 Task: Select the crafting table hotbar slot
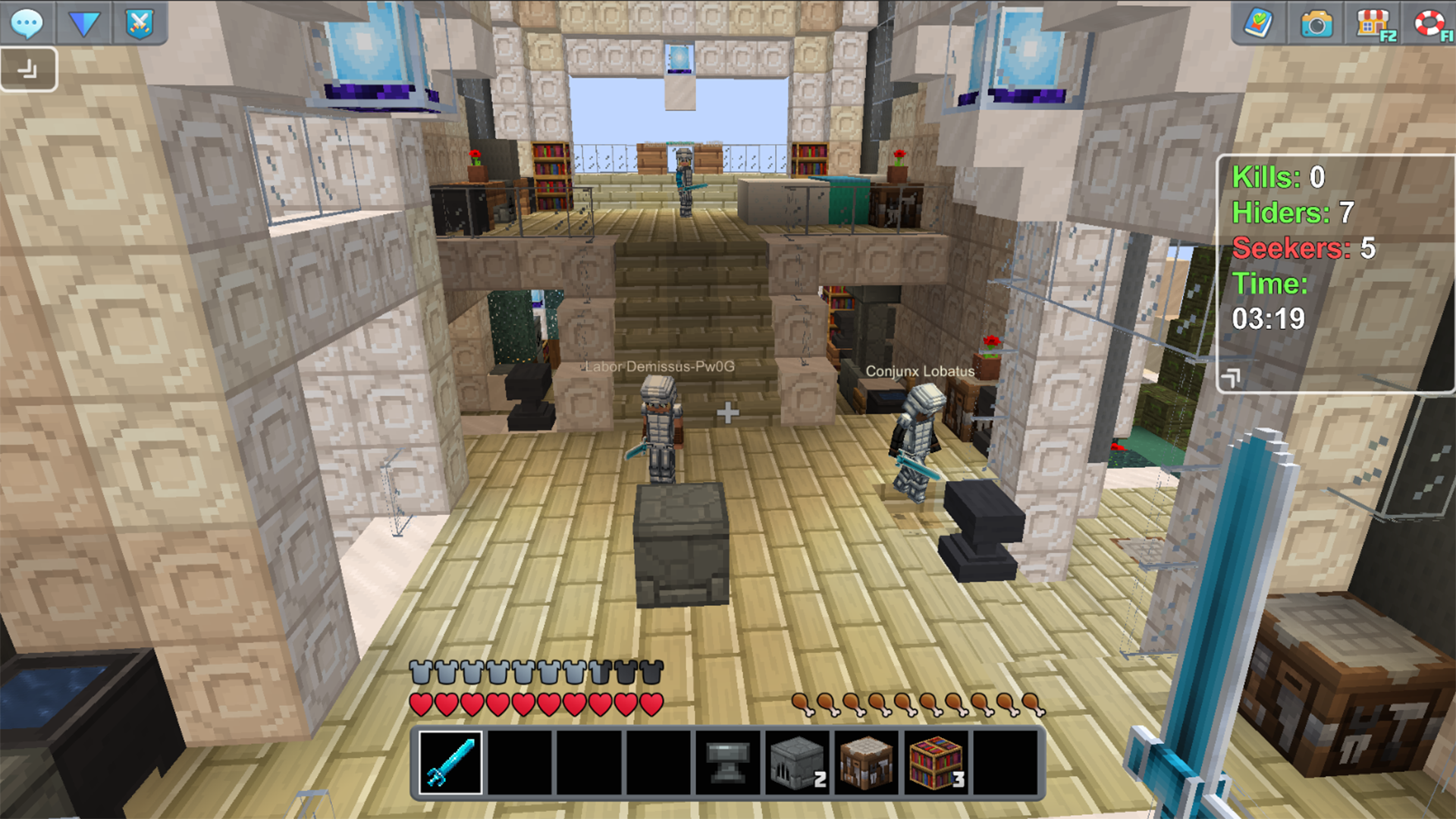[x=868, y=762]
